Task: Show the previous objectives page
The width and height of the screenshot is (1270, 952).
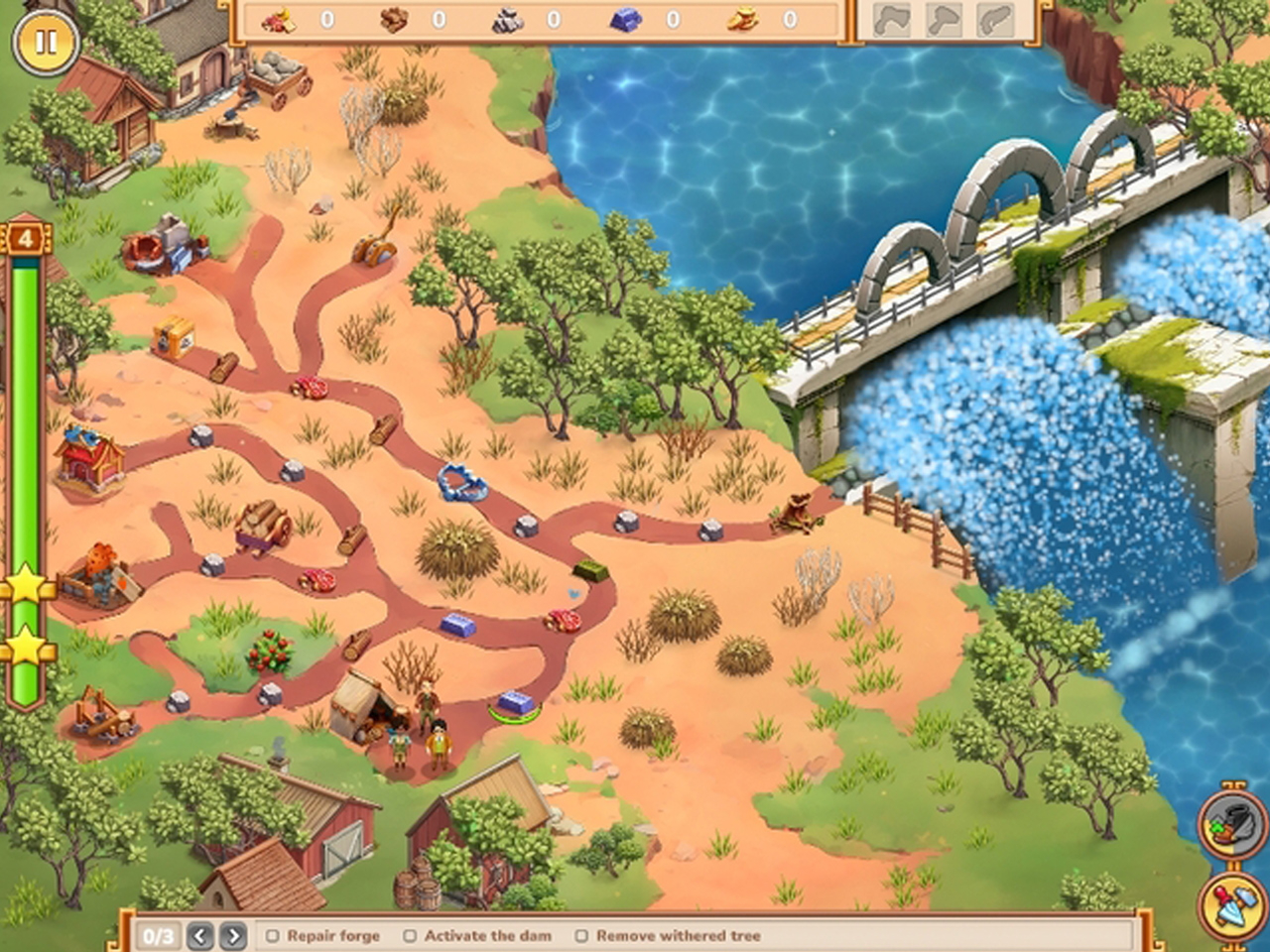Action: coord(200,935)
